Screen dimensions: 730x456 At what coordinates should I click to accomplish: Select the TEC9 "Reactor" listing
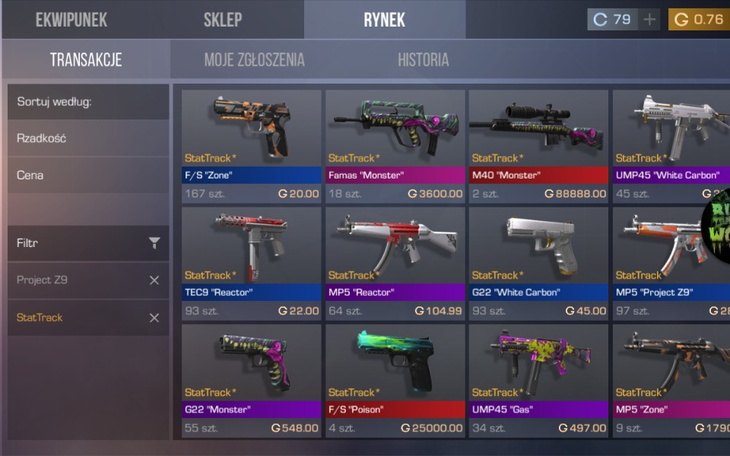coord(251,262)
